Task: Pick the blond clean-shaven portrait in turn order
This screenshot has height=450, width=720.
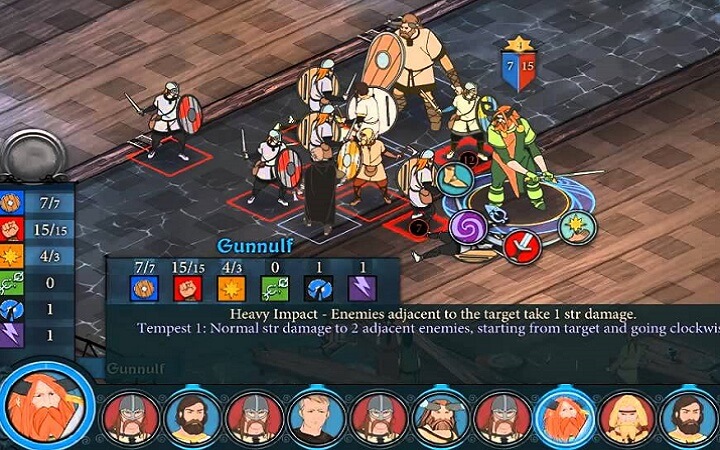Action: click(x=315, y=416)
